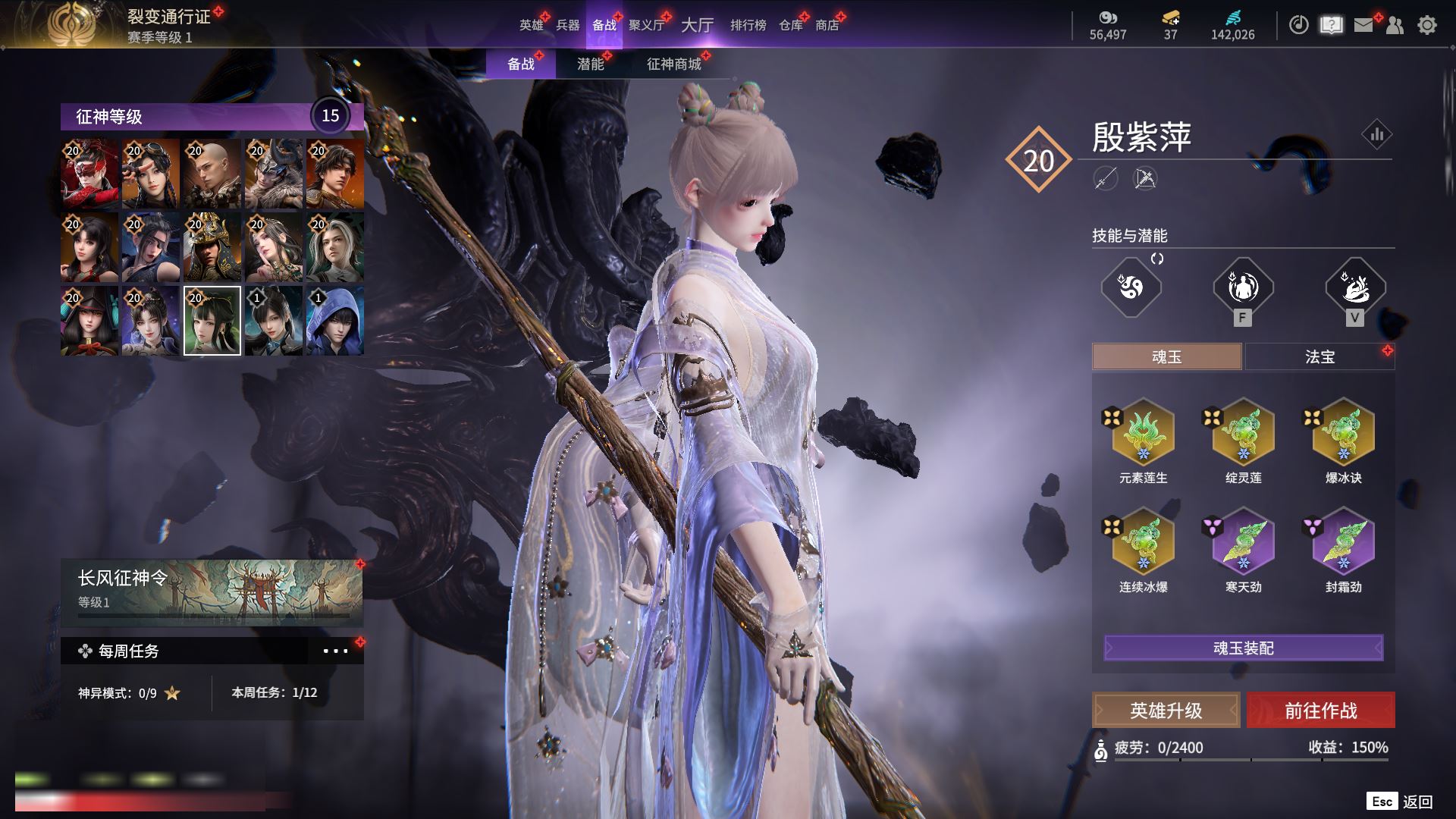Viewport: 1456px width, 819px height.
Task: Open the 征神商城 tab
Action: coord(673,64)
